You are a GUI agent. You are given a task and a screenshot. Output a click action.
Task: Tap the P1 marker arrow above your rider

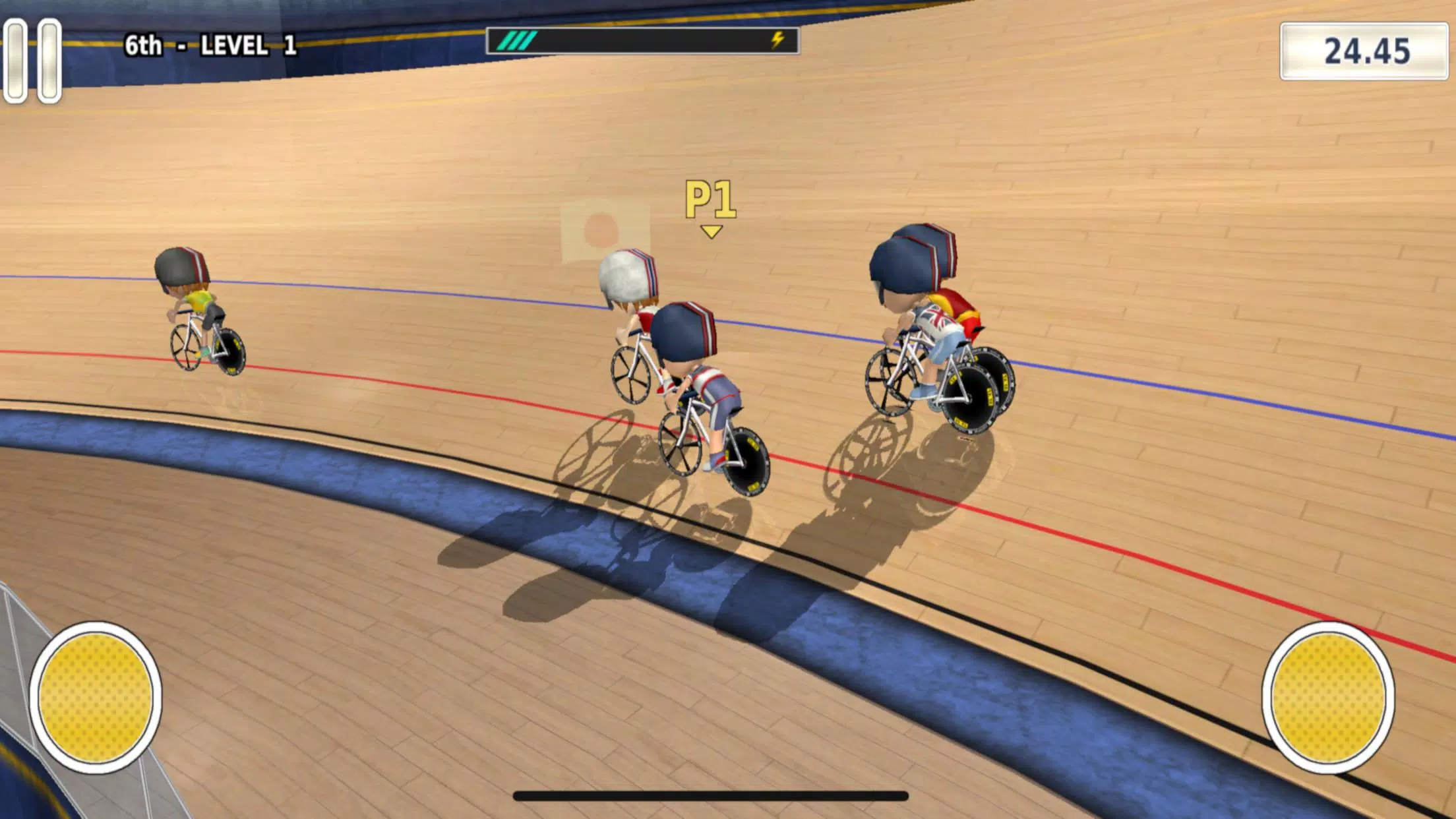coord(711,231)
